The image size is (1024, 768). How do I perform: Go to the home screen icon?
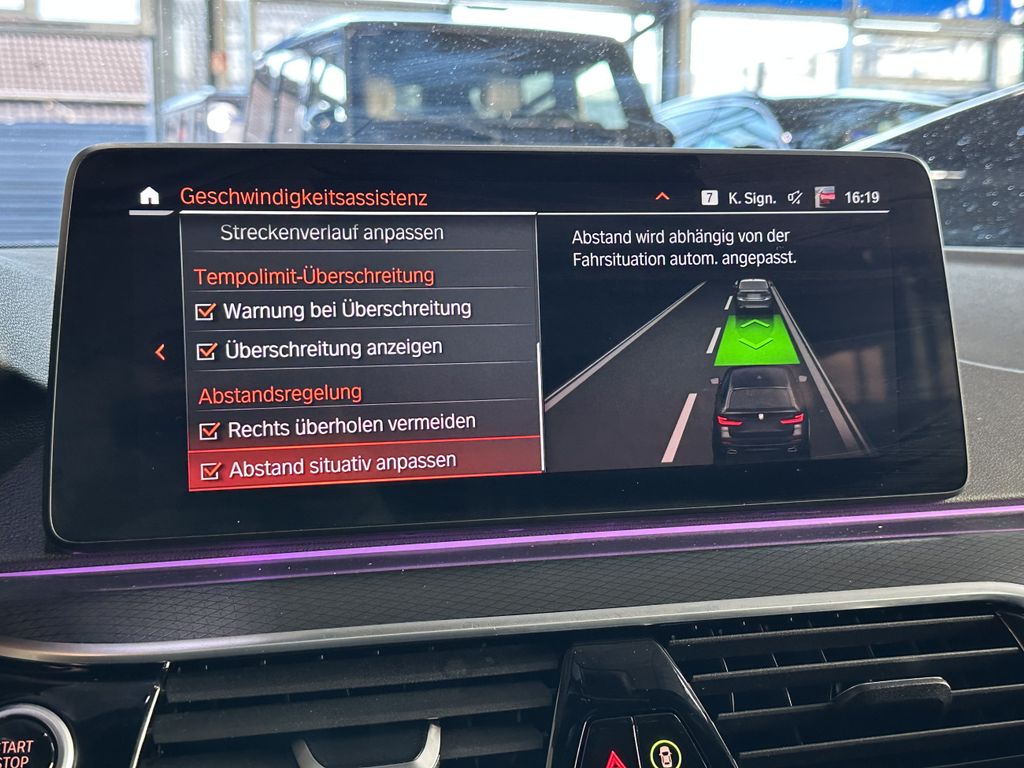(149, 195)
